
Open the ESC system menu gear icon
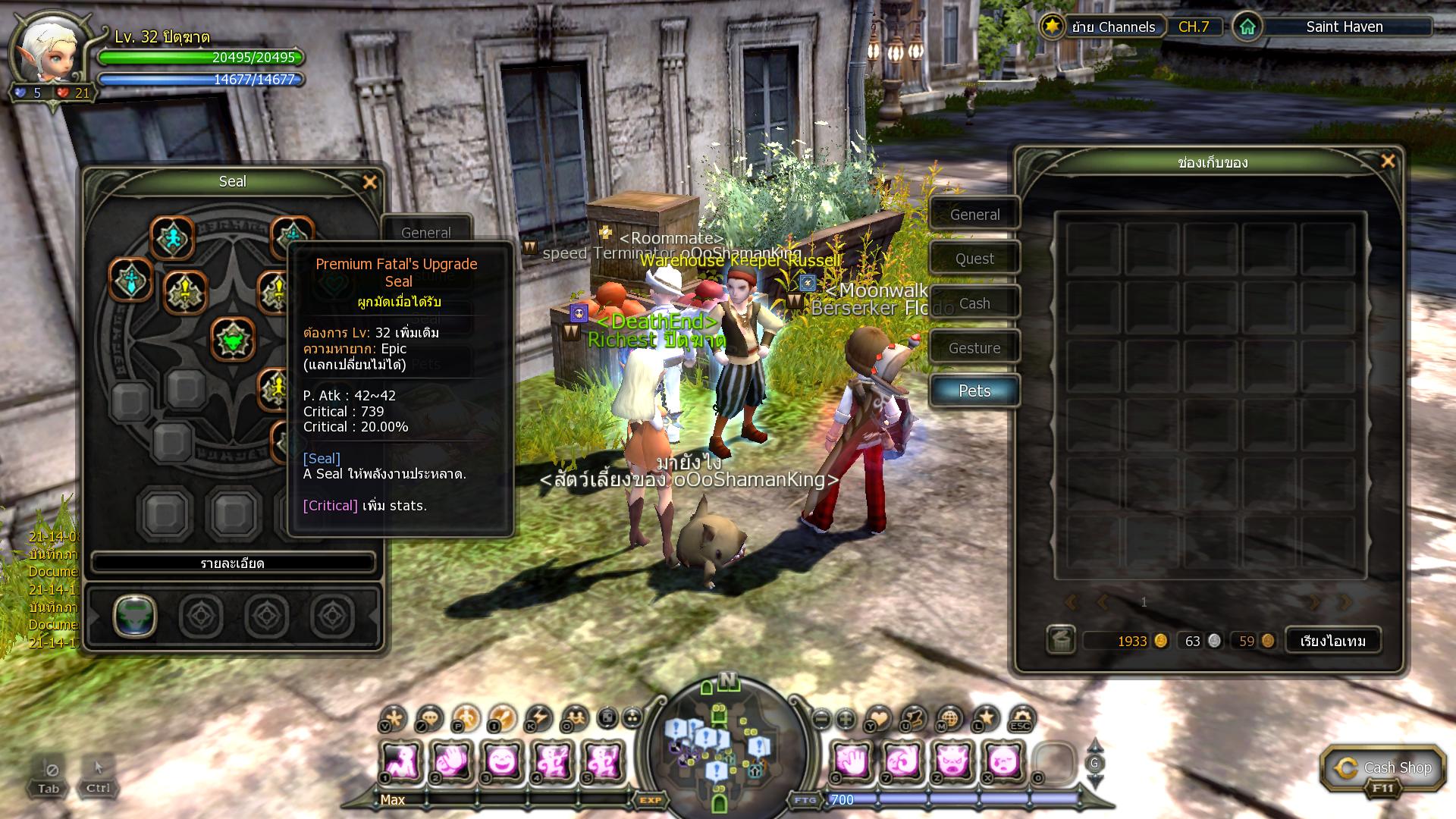[x=1021, y=718]
